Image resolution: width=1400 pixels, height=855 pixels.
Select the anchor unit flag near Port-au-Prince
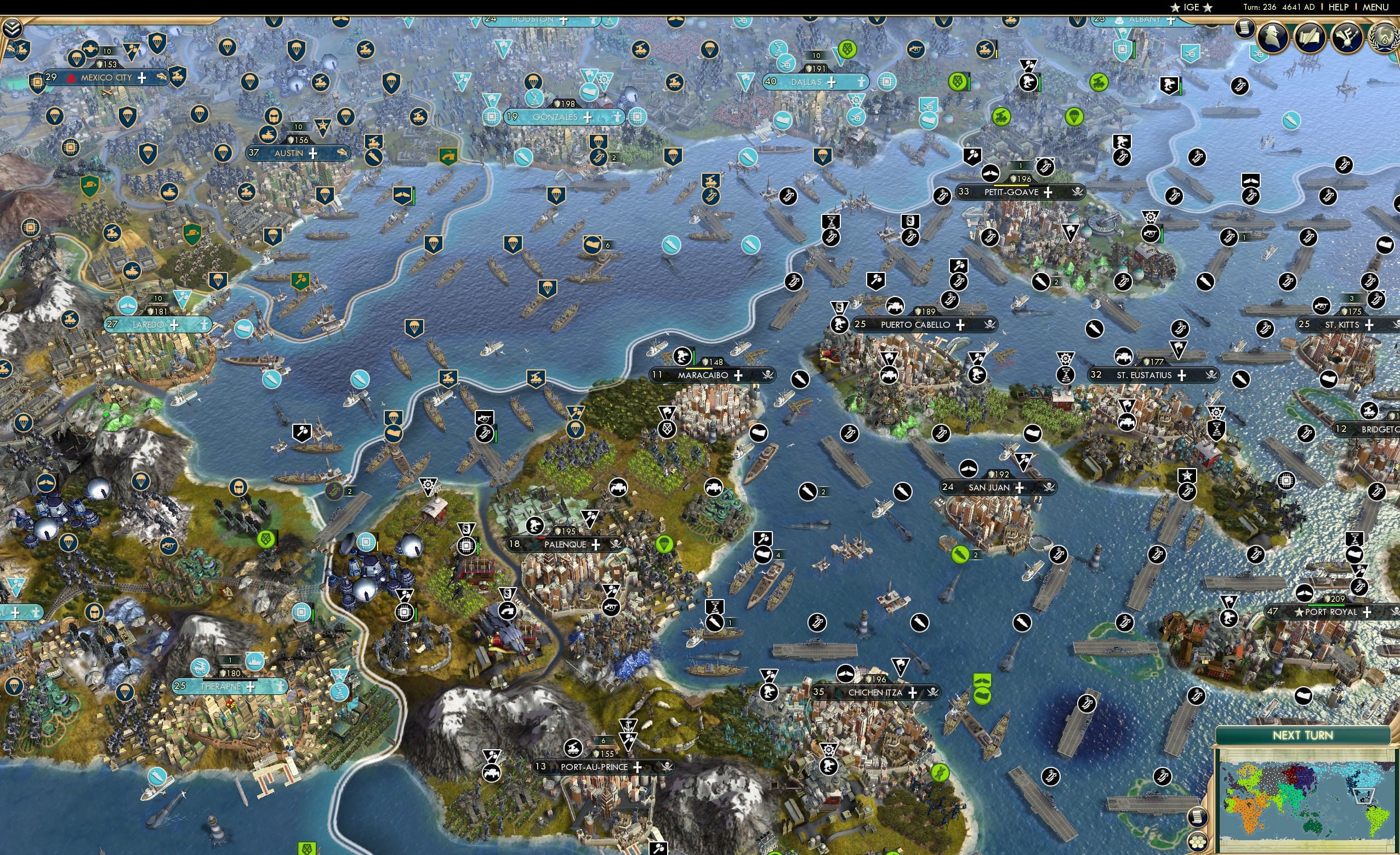(x=629, y=726)
